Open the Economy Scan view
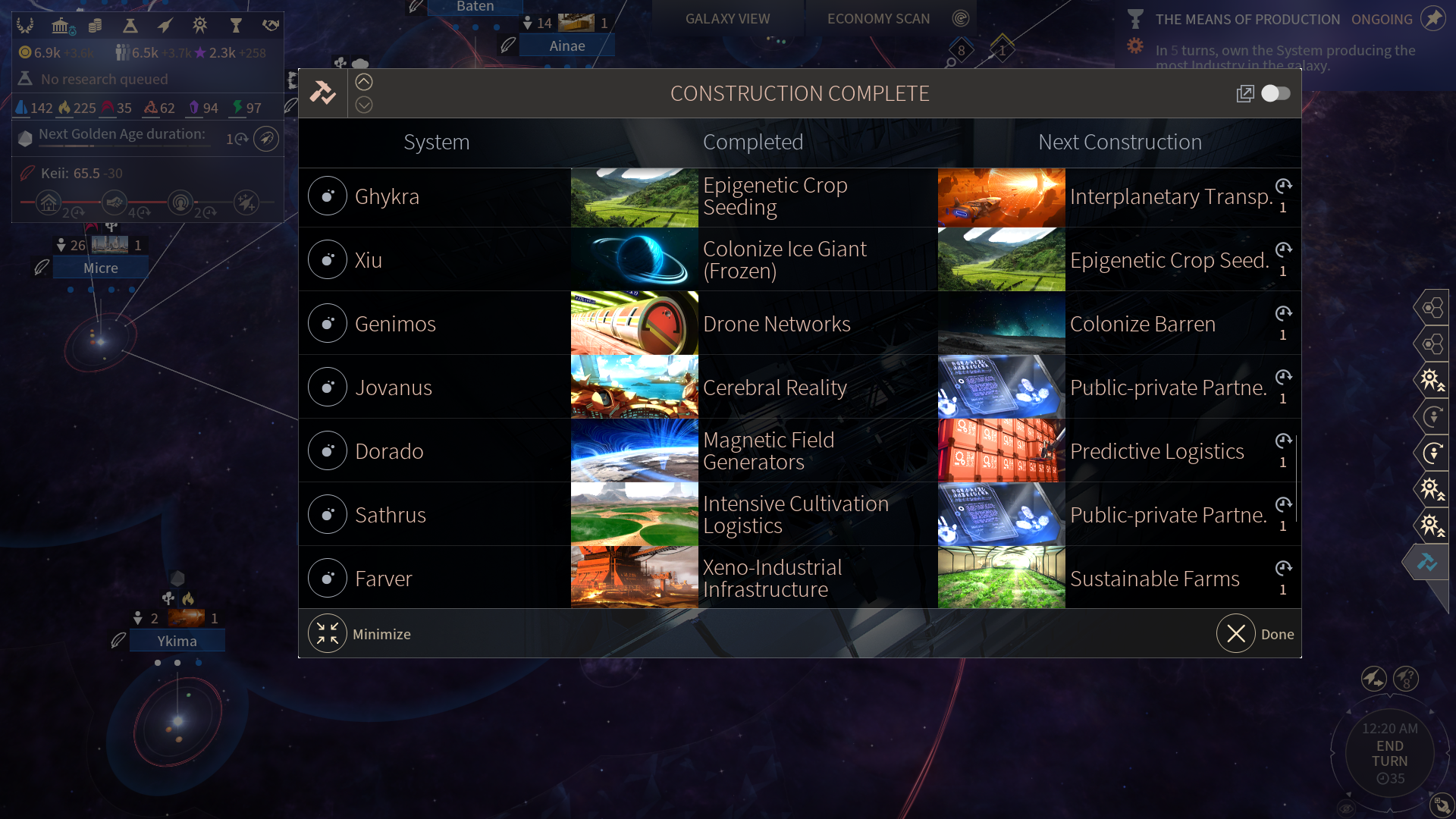The image size is (1456, 819). click(878, 18)
